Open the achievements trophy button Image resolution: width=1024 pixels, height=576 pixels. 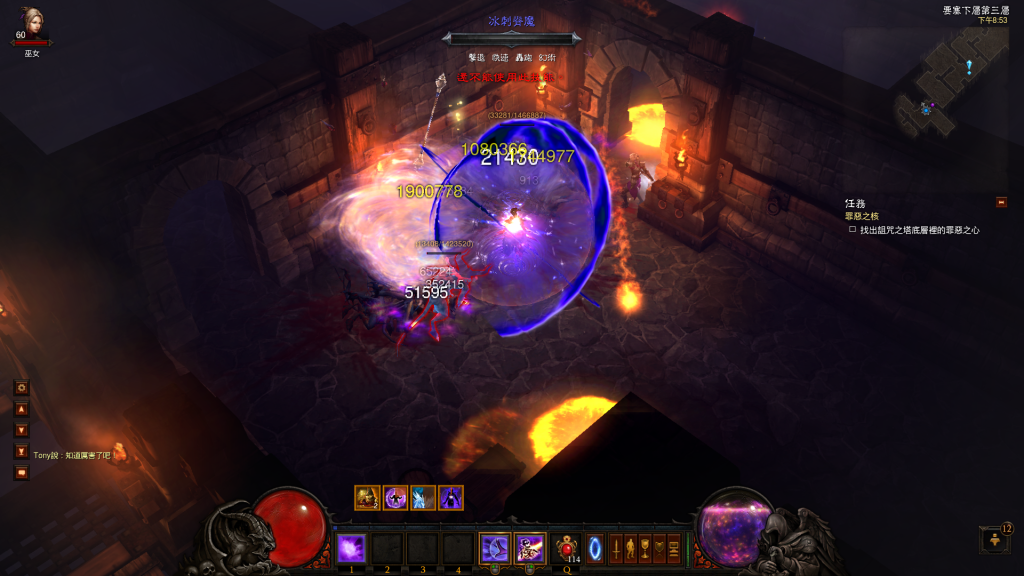coord(645,548)
